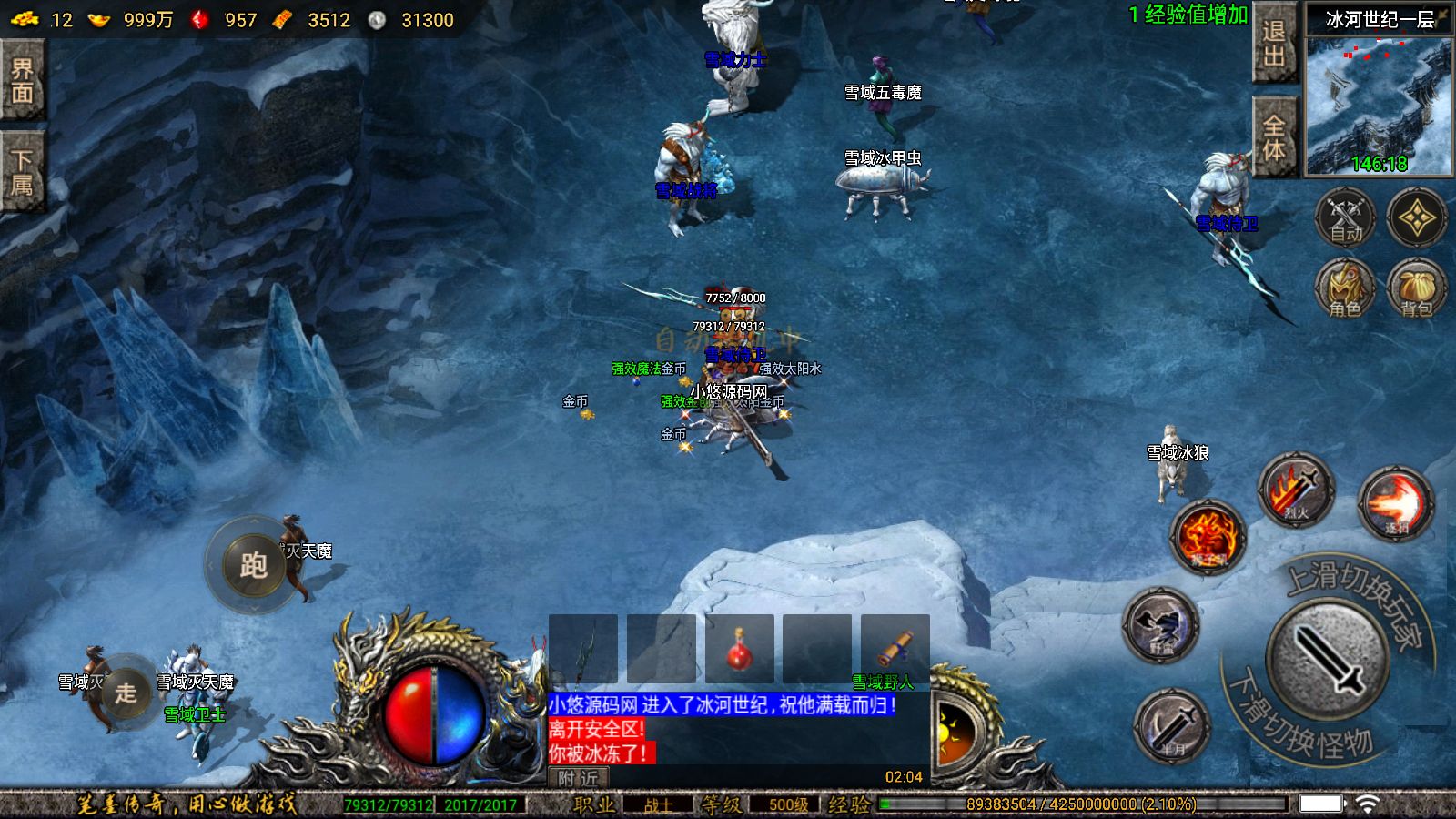Use the lion roar fire skill
Image resolution: width=1456 pixels, height=819 pixels.
pyautogui.click(x=1208, y=536)
